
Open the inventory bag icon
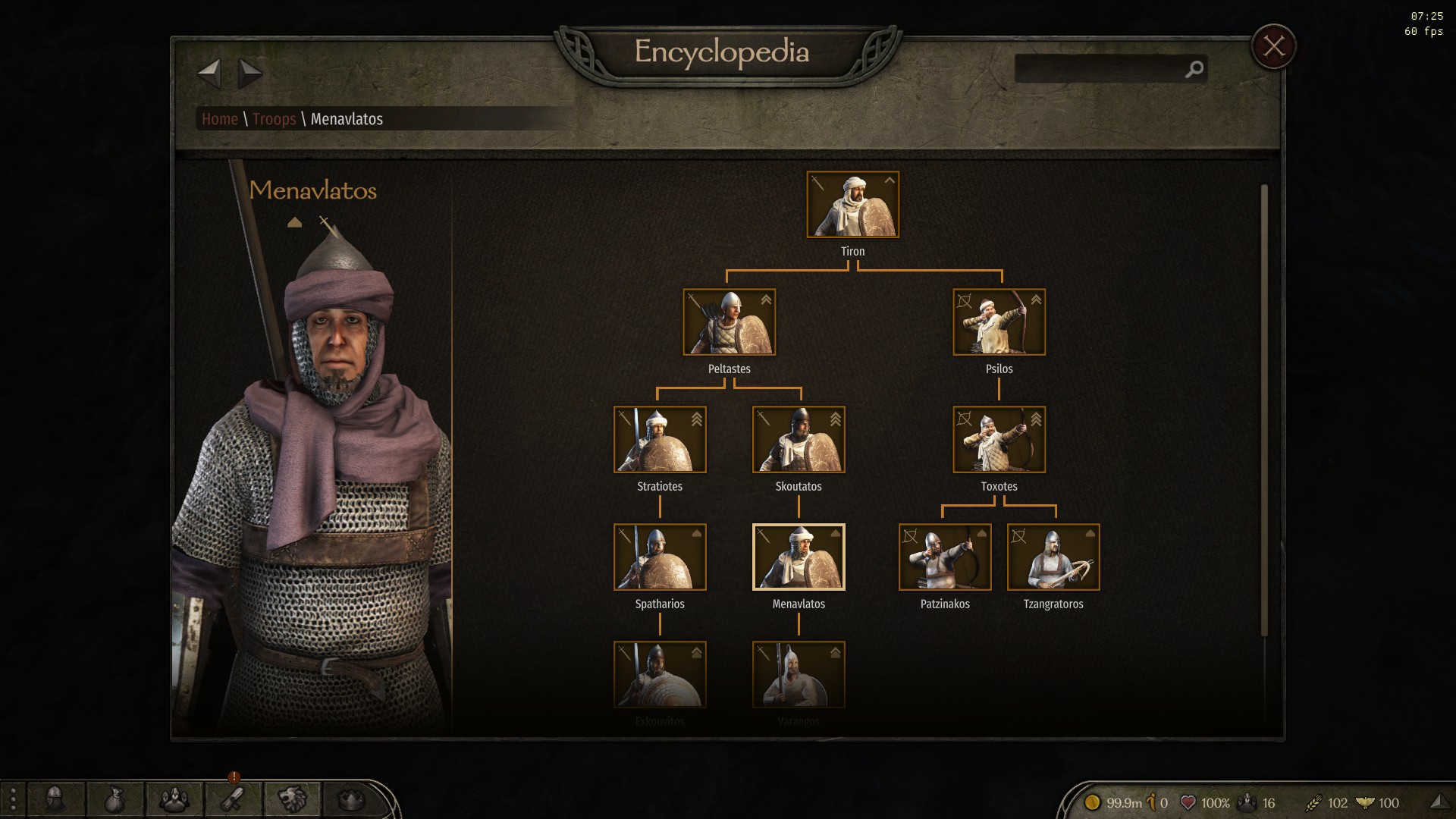[115, 799]
